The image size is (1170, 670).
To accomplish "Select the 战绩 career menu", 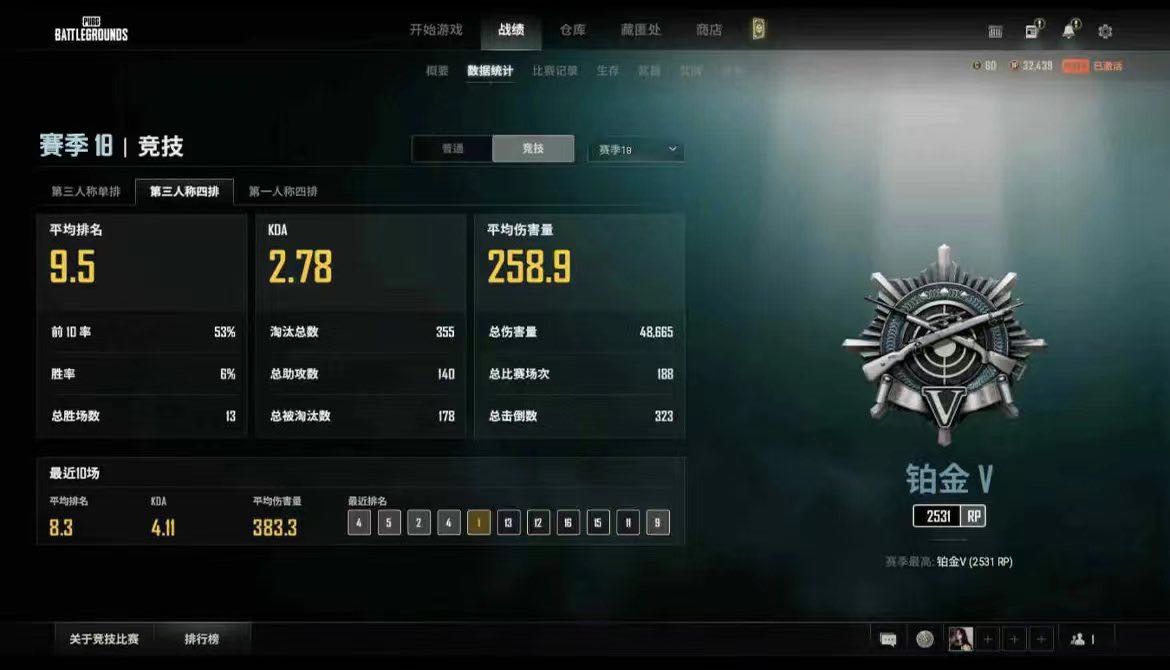I will pyautogui.click(x=511, y=30).
